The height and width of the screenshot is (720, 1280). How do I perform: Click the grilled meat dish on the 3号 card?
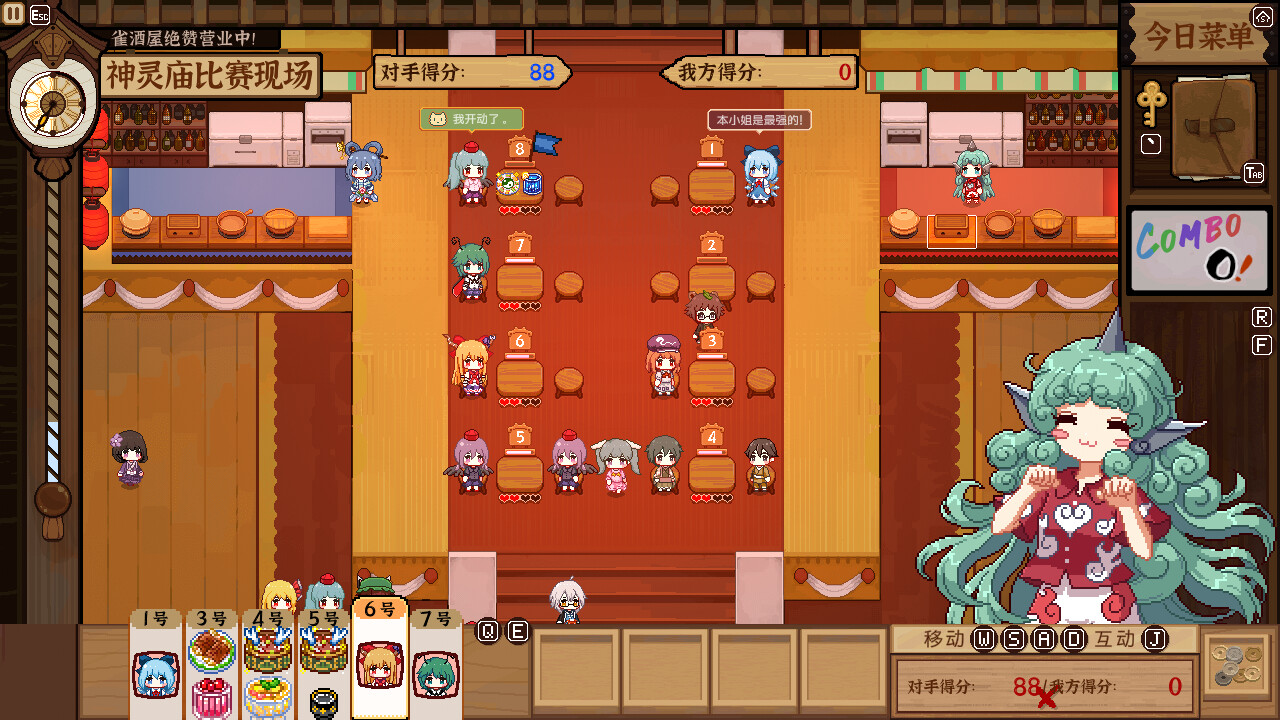tap(212, 648)
